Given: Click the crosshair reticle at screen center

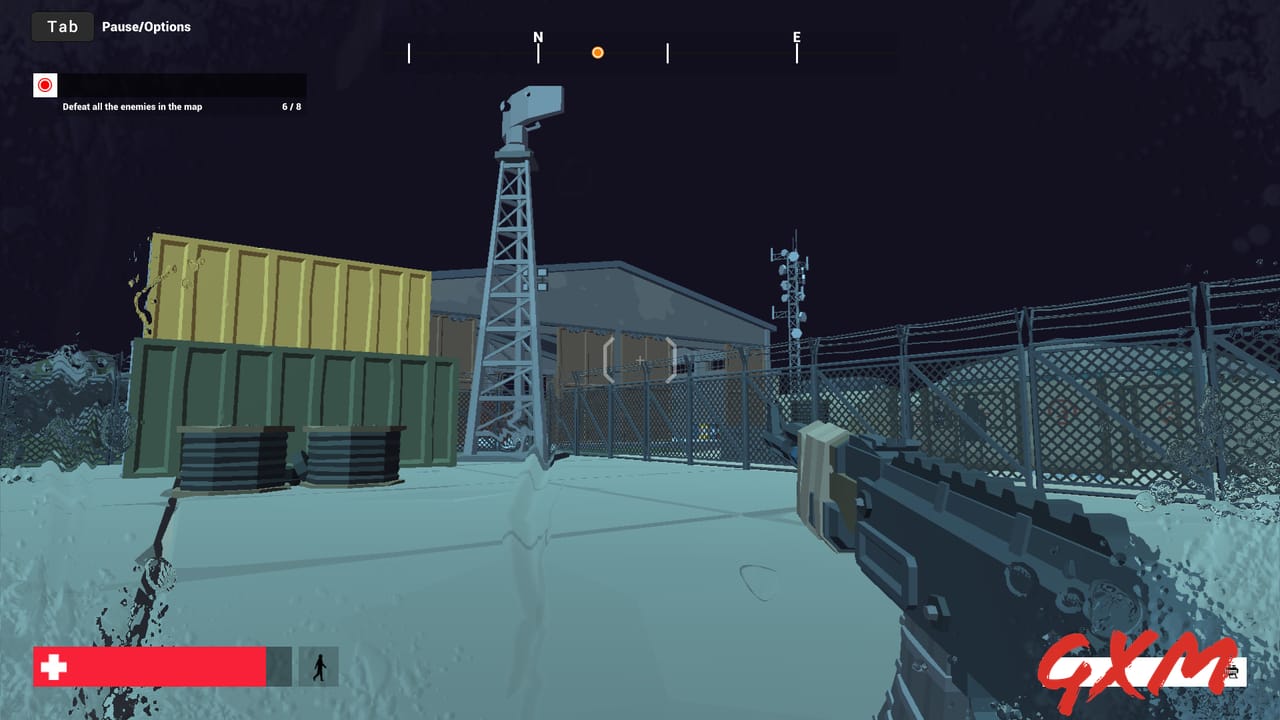Looking at the screenshot, I should (x=640, y=360).
